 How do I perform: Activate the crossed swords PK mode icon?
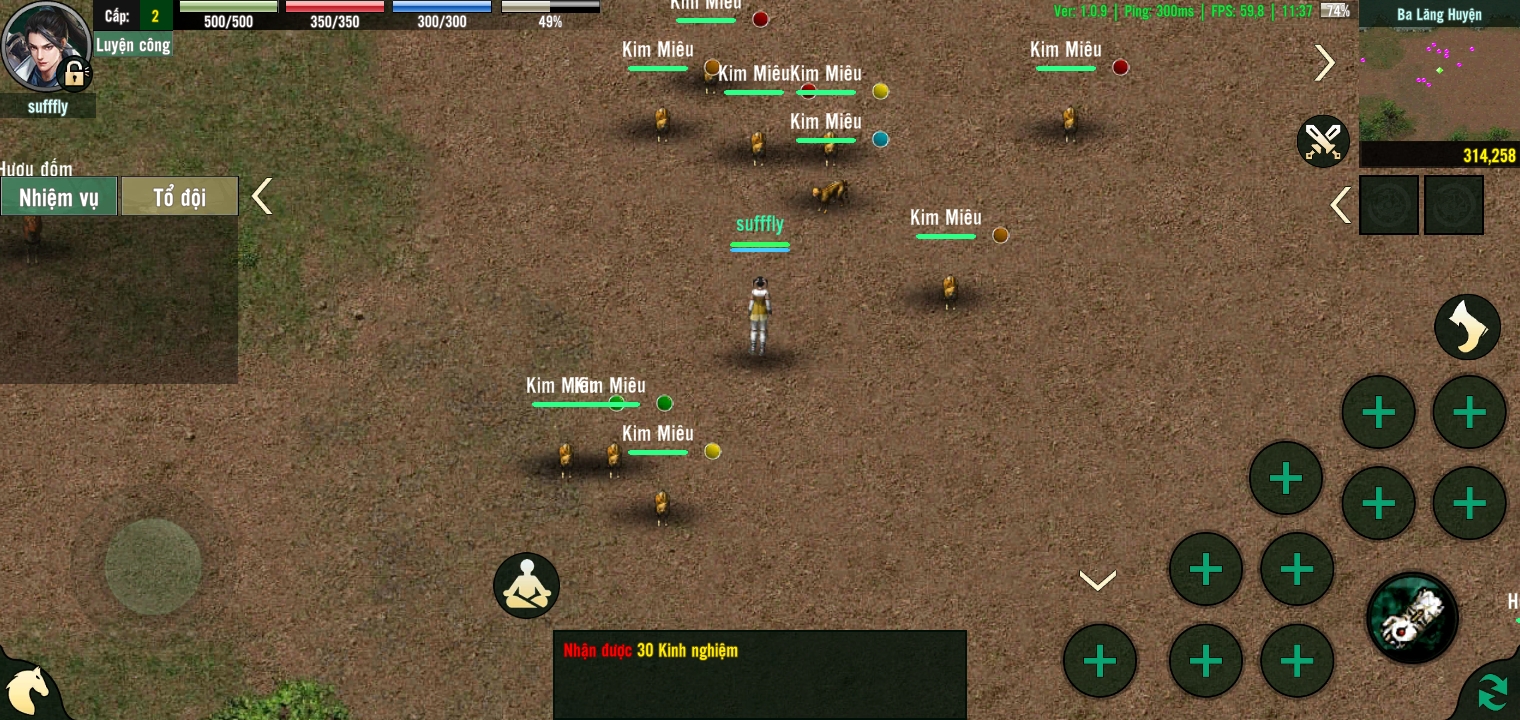1322,141
